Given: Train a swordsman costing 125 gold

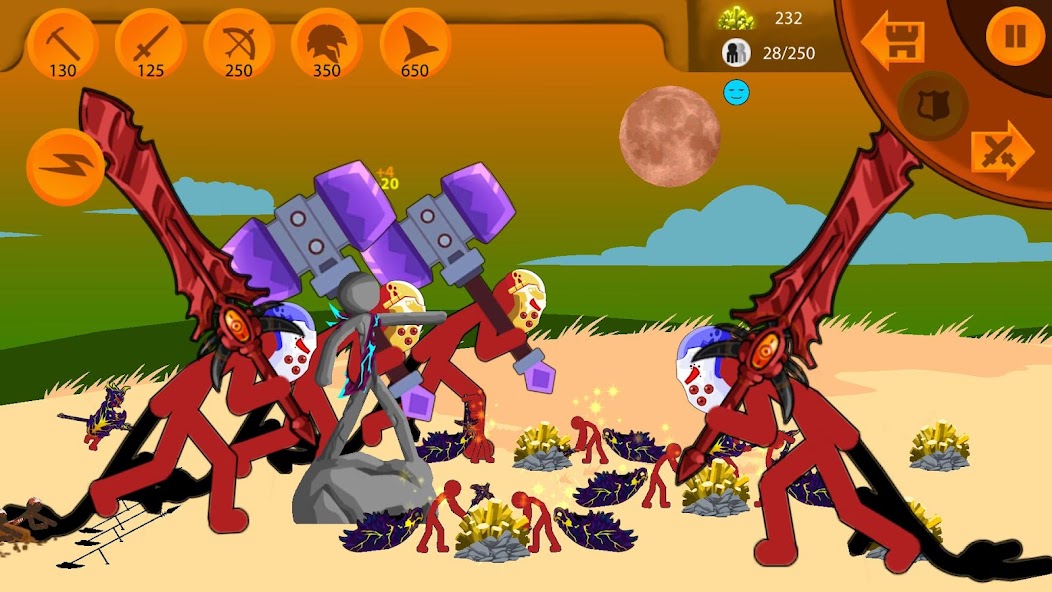Looking at the screenshot, I should pos(151,44).
